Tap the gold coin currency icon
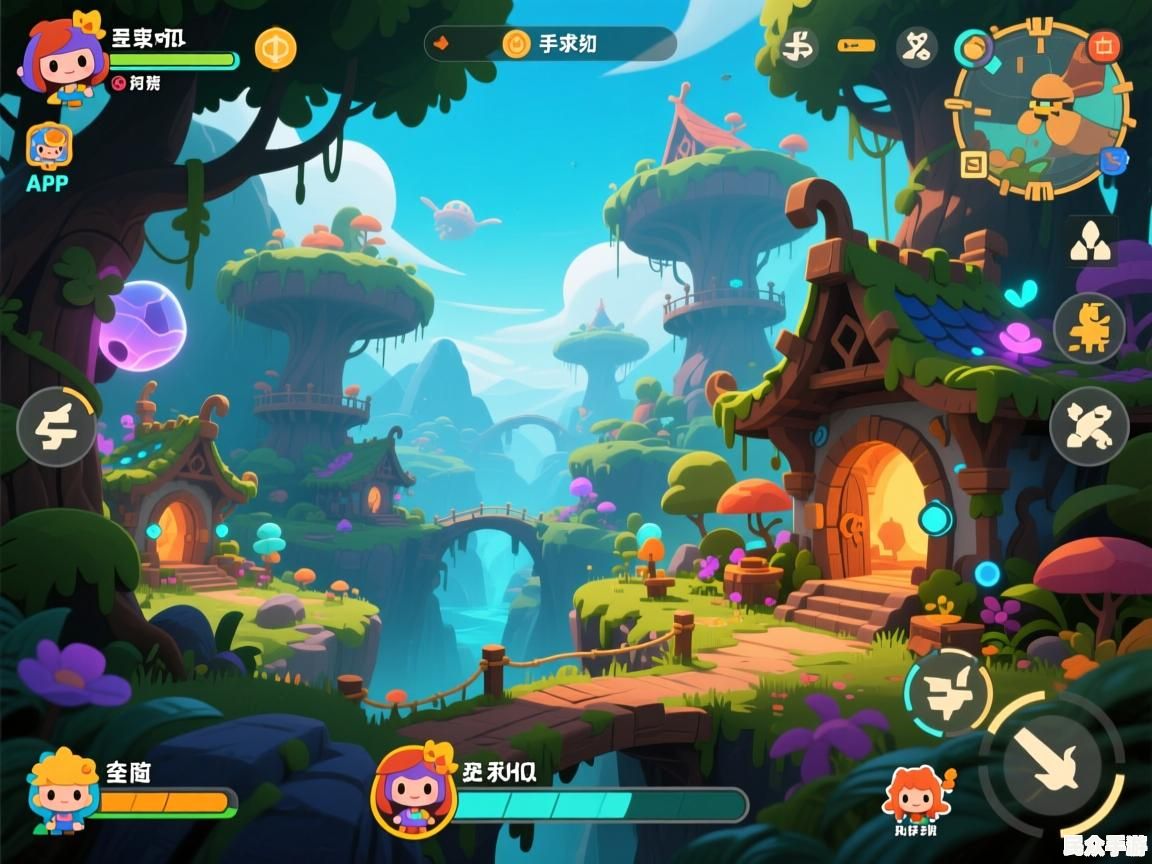The width and height of the screenshot is (1152, 864). coord(275,48)
